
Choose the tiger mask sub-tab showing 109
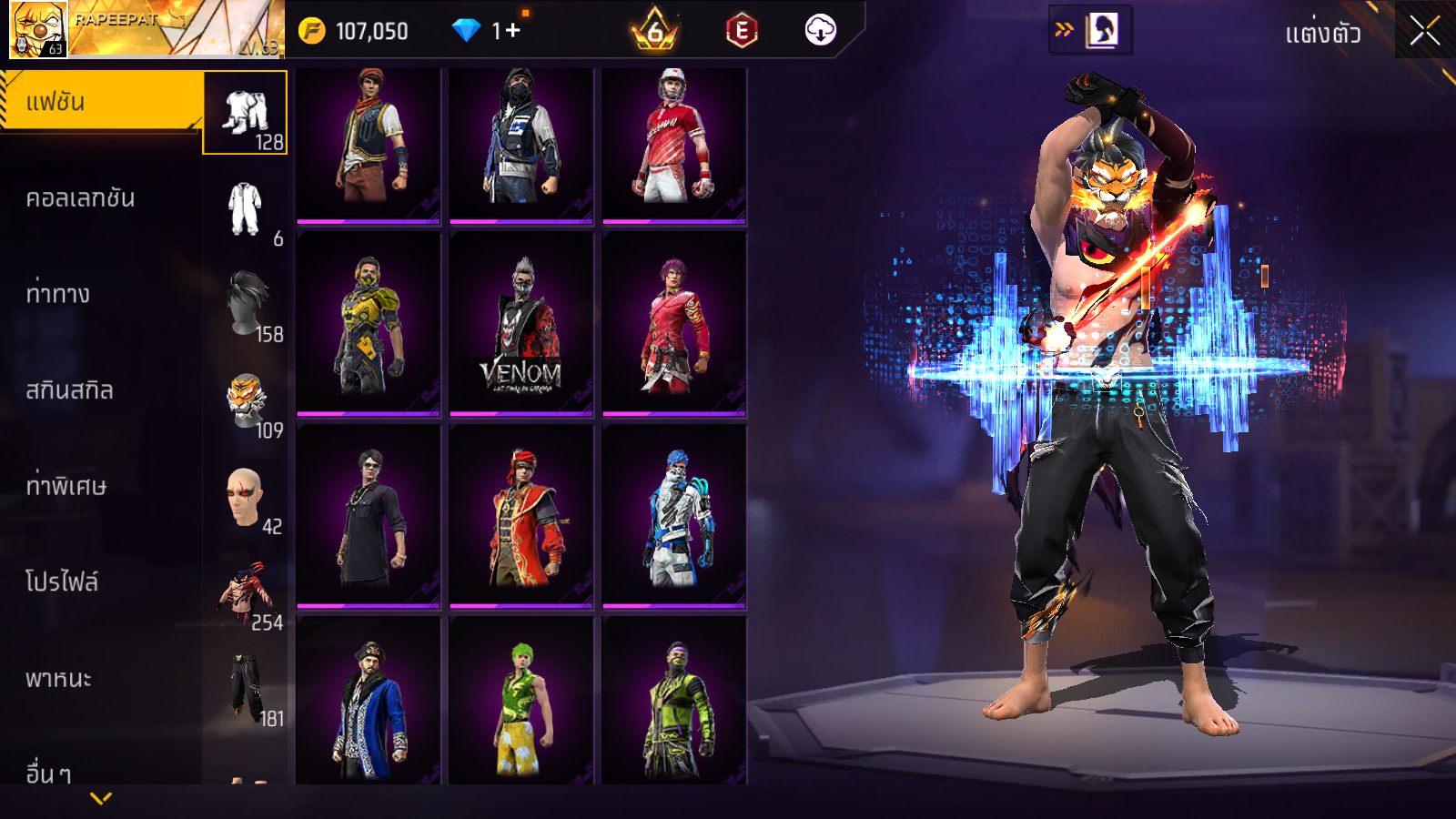[246, 401]
